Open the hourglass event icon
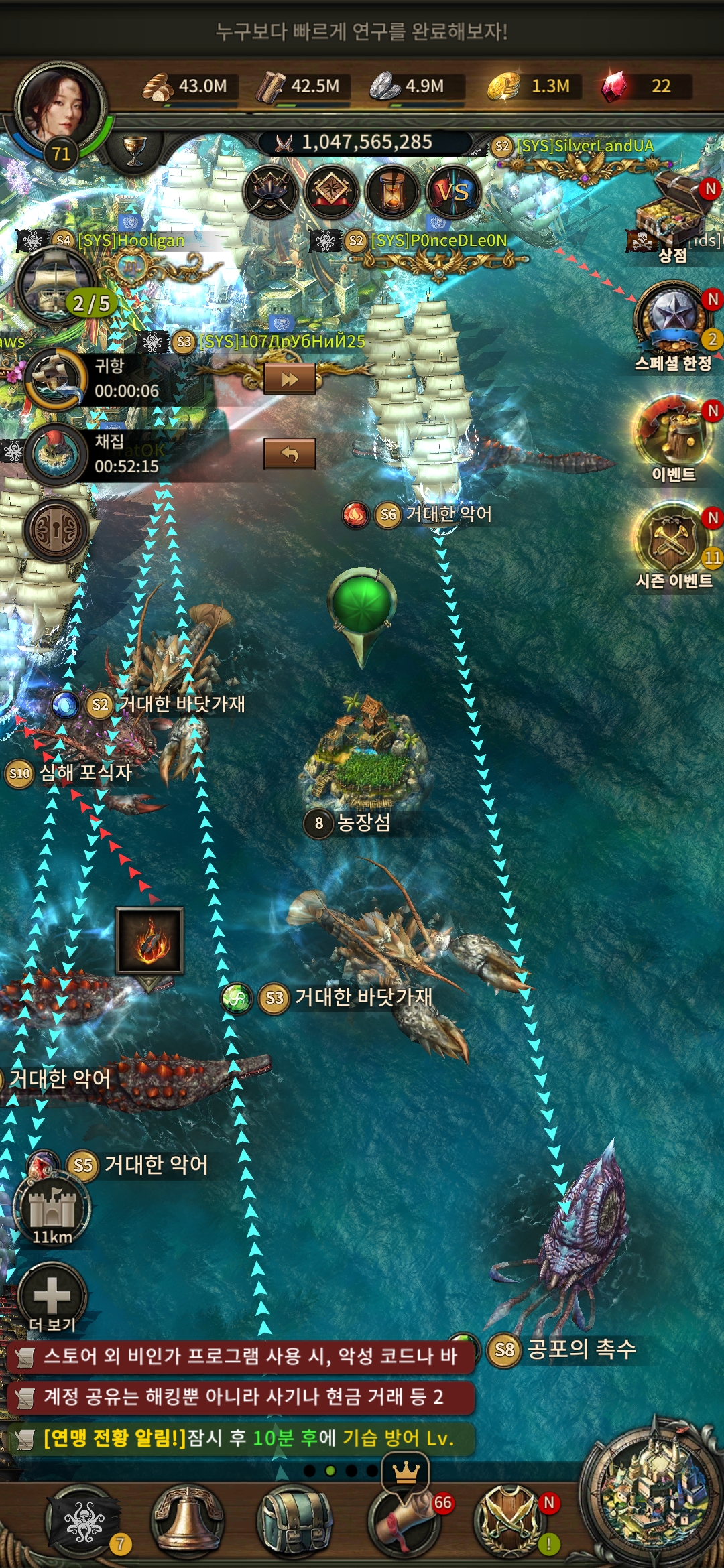The image size is (724, 1568). [392, 193]
